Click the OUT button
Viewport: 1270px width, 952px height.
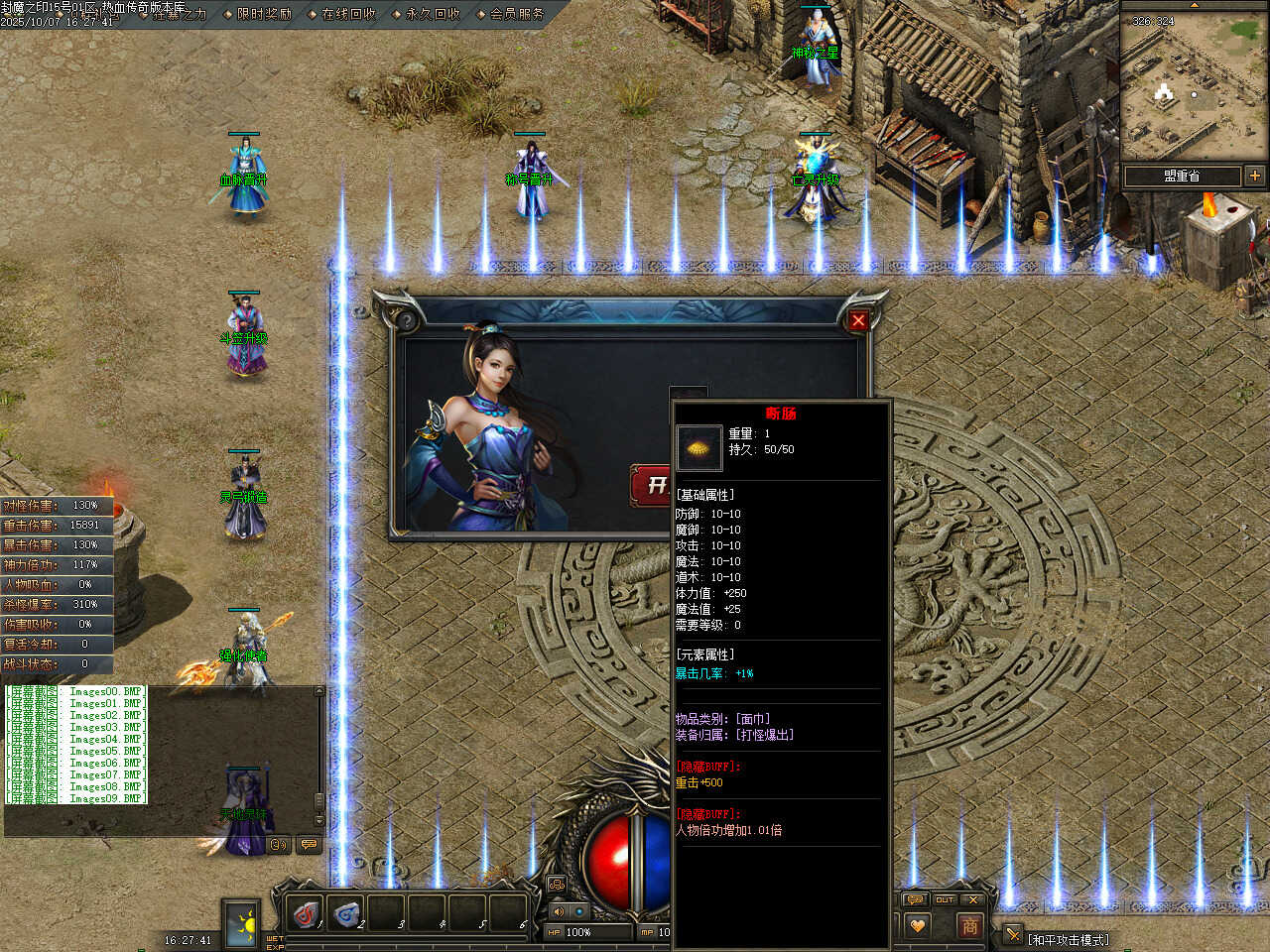944,899
